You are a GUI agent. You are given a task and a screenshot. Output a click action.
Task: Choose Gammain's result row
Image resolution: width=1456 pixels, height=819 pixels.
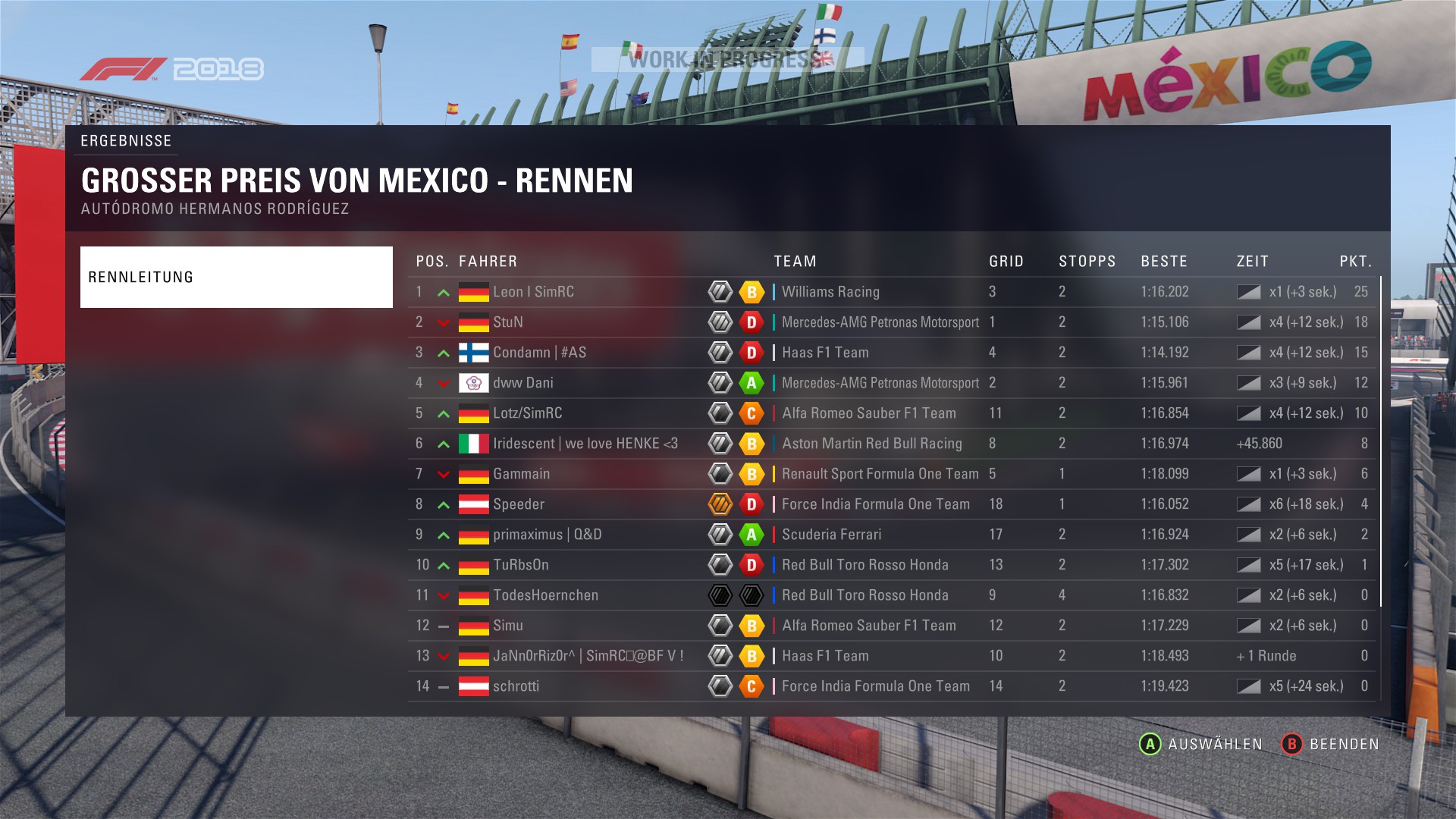pyautogui.click(x=522, y=474)
